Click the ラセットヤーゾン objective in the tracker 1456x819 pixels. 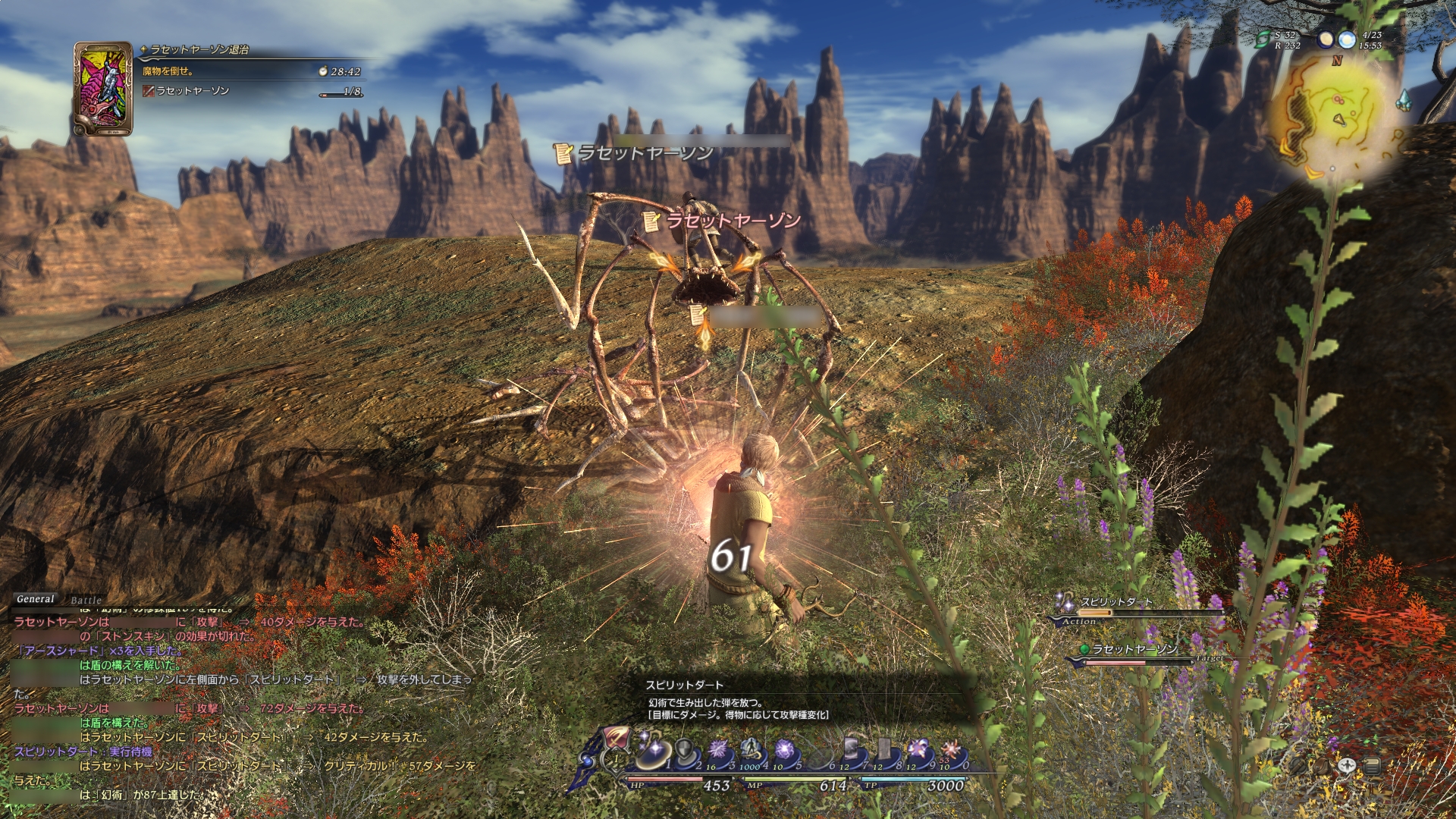coord(193,91)
